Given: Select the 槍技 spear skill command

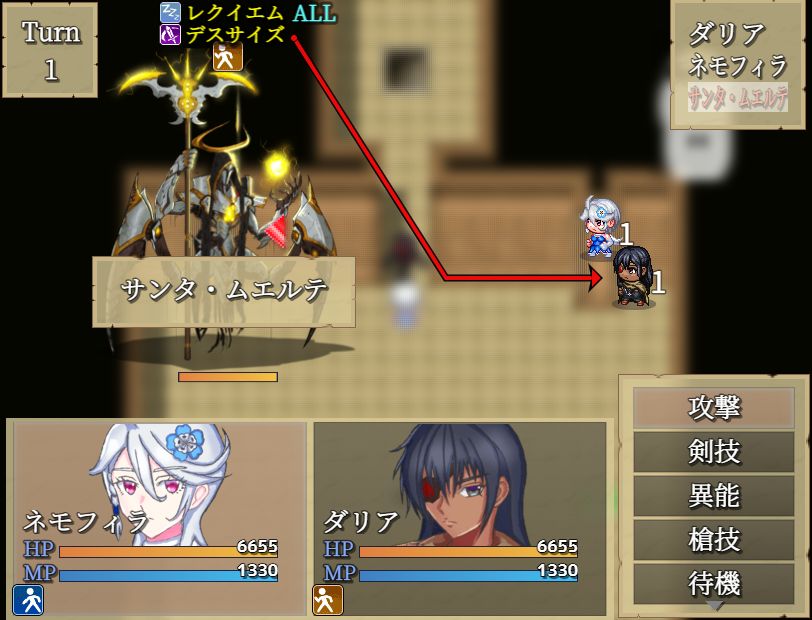Looking at the screenshot, I should [x=714, y=540].
